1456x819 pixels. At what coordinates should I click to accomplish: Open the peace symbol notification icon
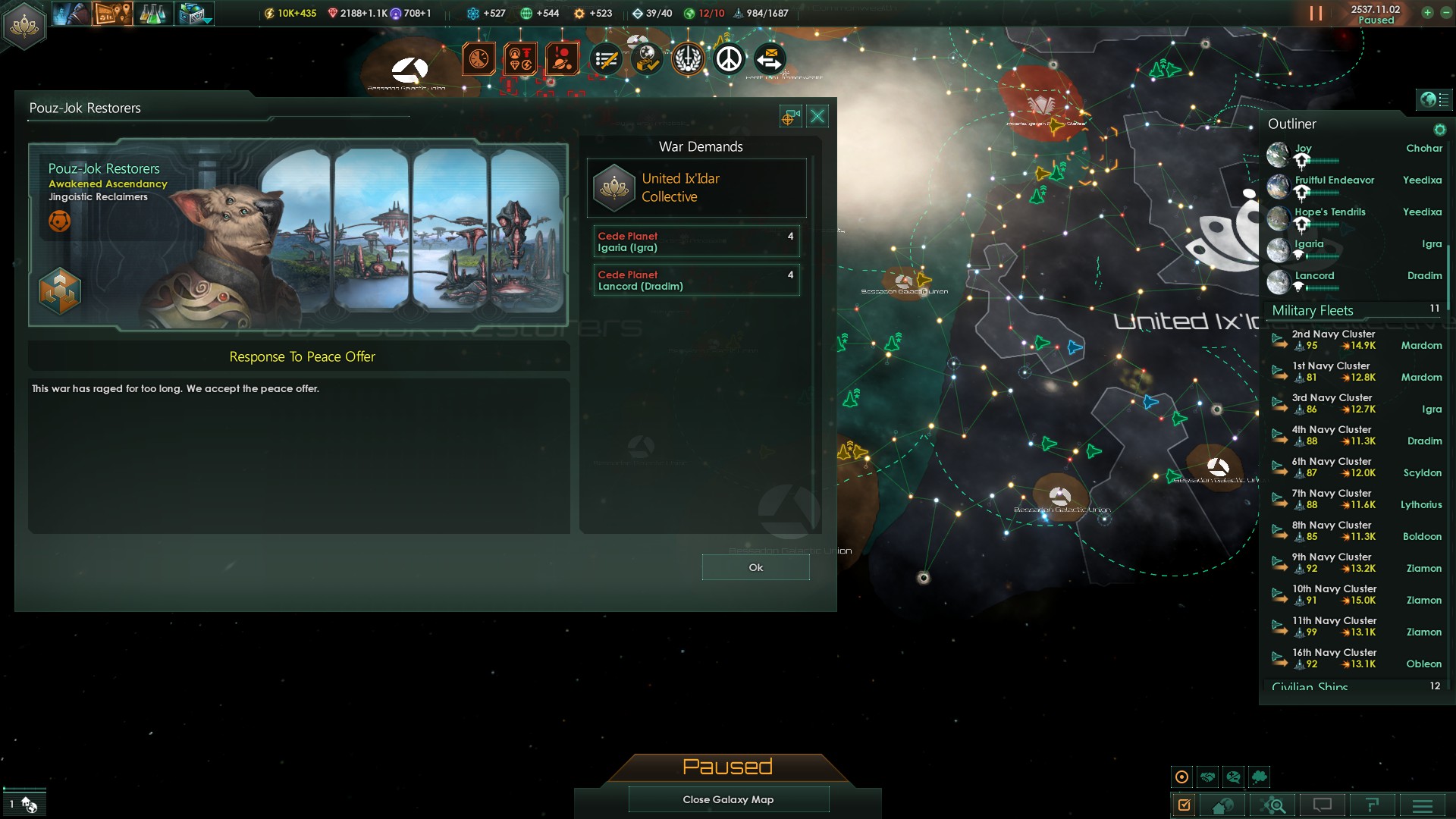tap(729, 59)
